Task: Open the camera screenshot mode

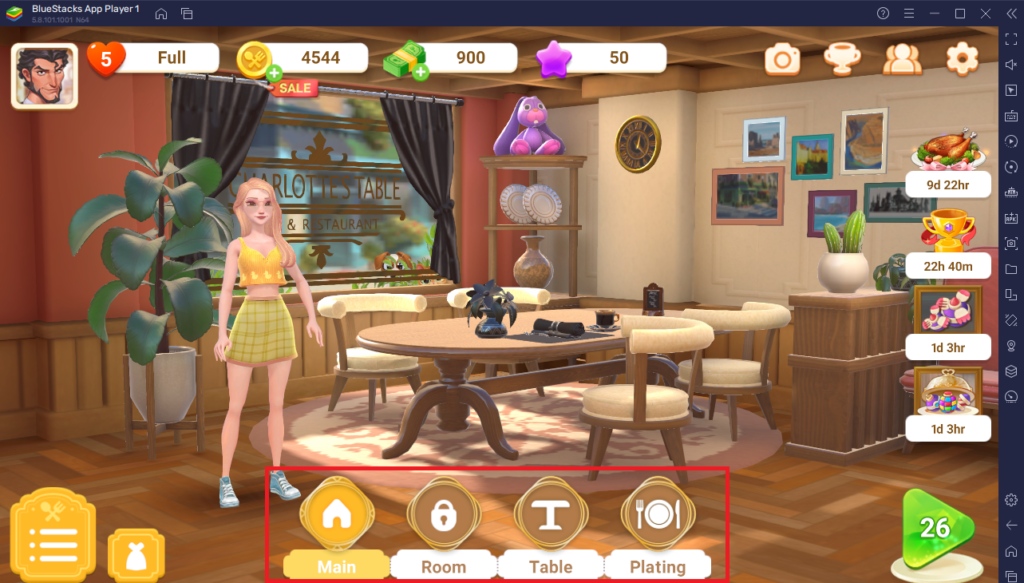Action: tap(782, 59)
